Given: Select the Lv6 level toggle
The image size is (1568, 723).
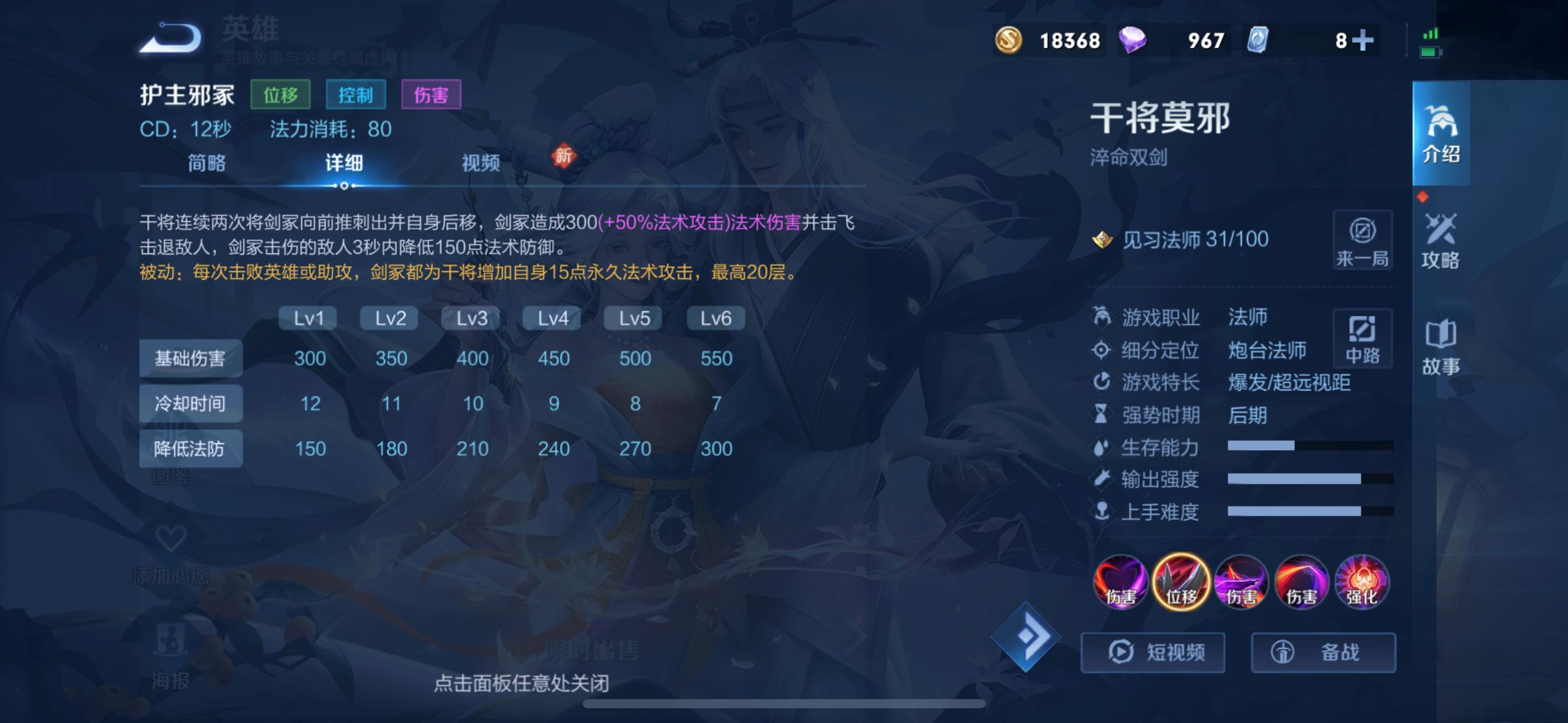Looking at the screenshot, I should pyautogui.click(x=715, y=318).
